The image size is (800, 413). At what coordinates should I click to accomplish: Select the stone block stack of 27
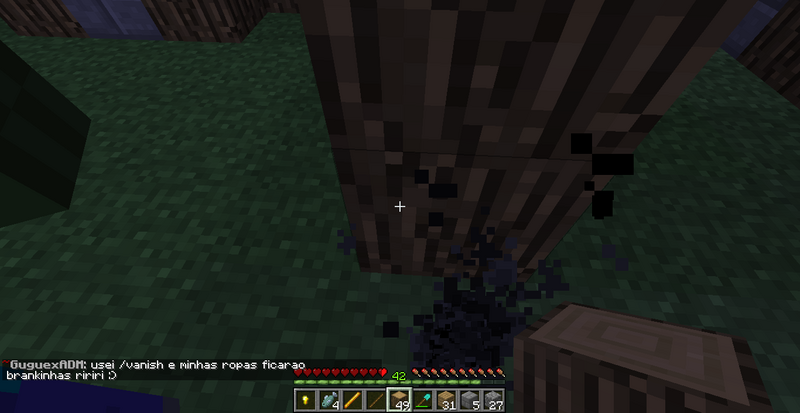pyautogui.click(x=494, y=400)
